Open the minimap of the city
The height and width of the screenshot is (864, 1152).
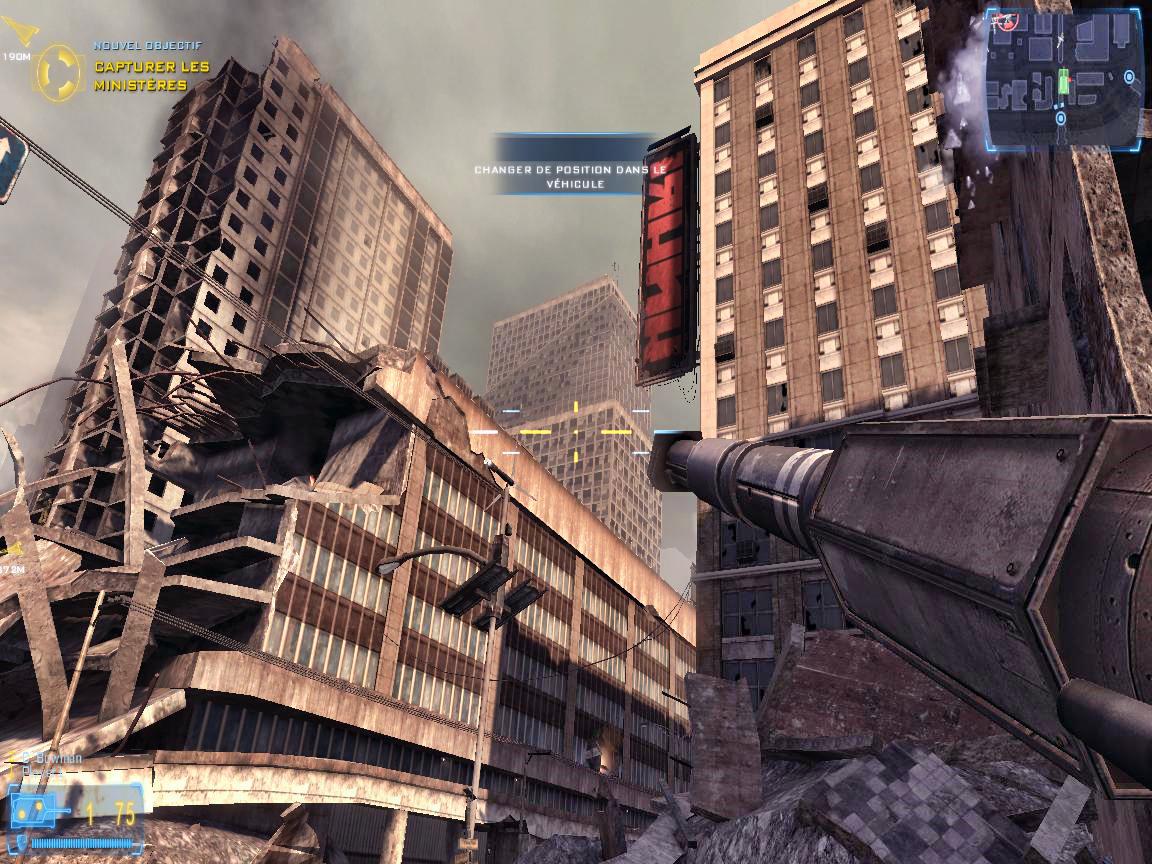click(x=1063, y=76)
